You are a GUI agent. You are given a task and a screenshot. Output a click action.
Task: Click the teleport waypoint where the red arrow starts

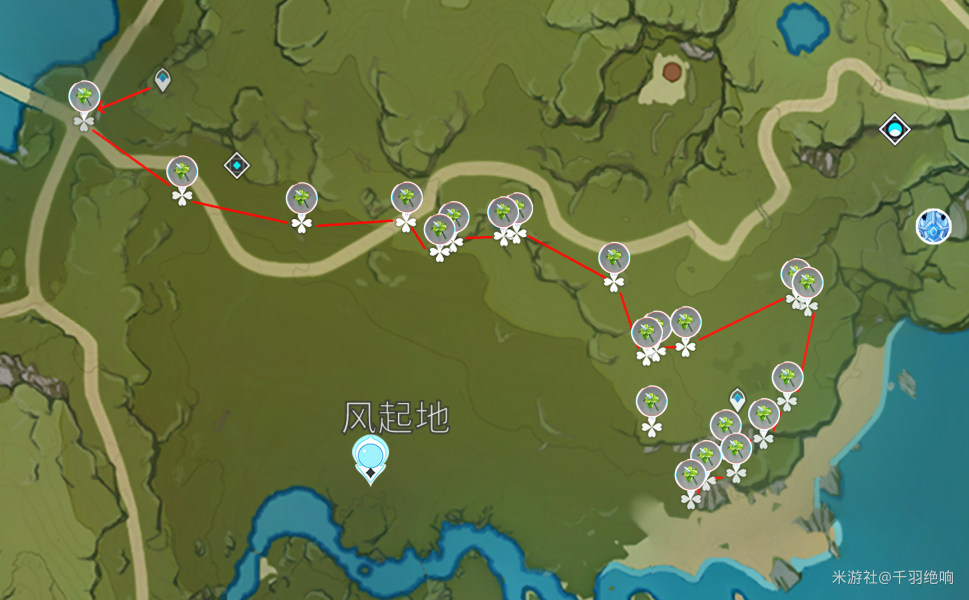pos(162,80)
